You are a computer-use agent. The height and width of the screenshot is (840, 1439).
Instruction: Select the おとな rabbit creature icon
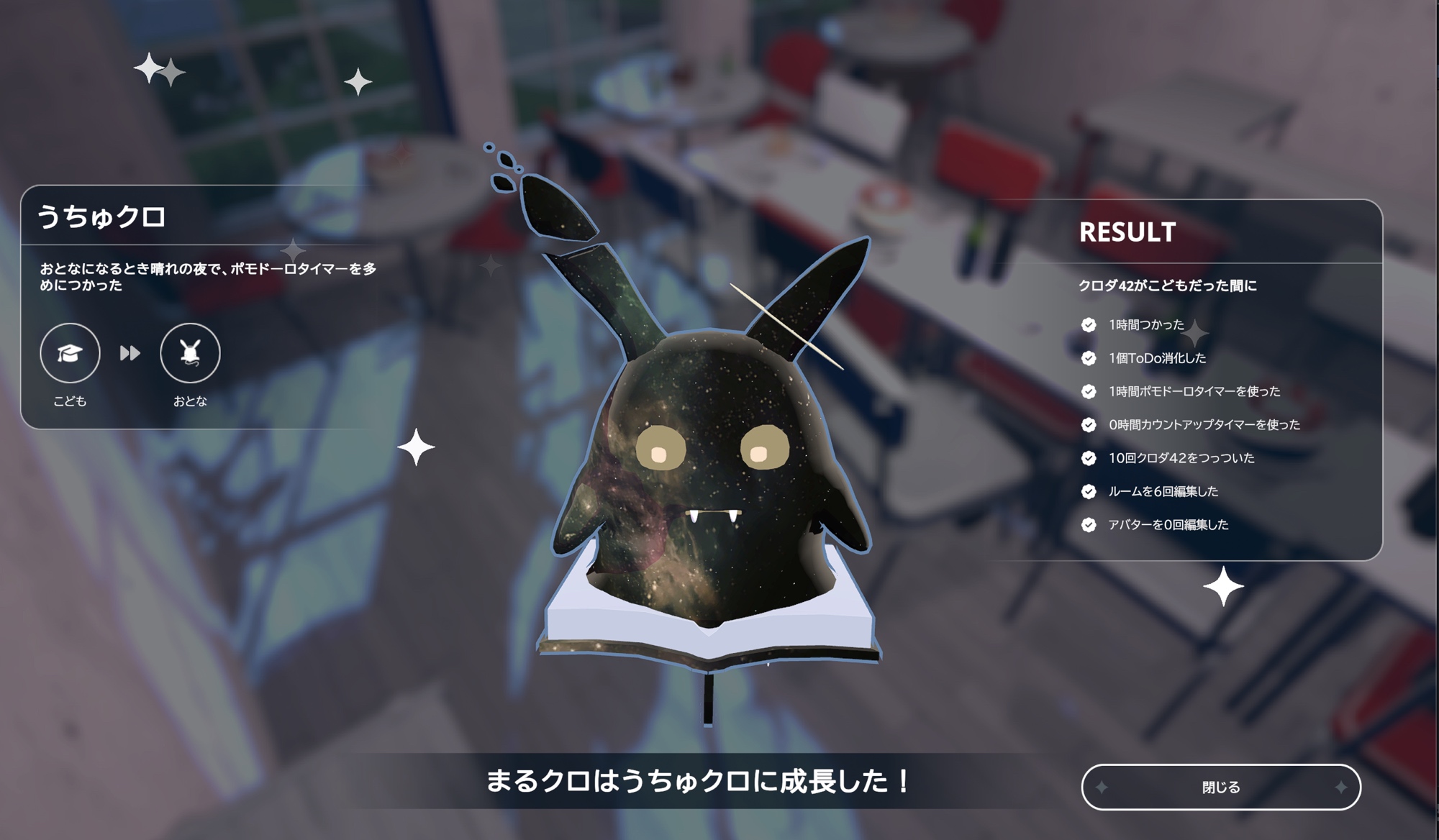tap(190, 353)
